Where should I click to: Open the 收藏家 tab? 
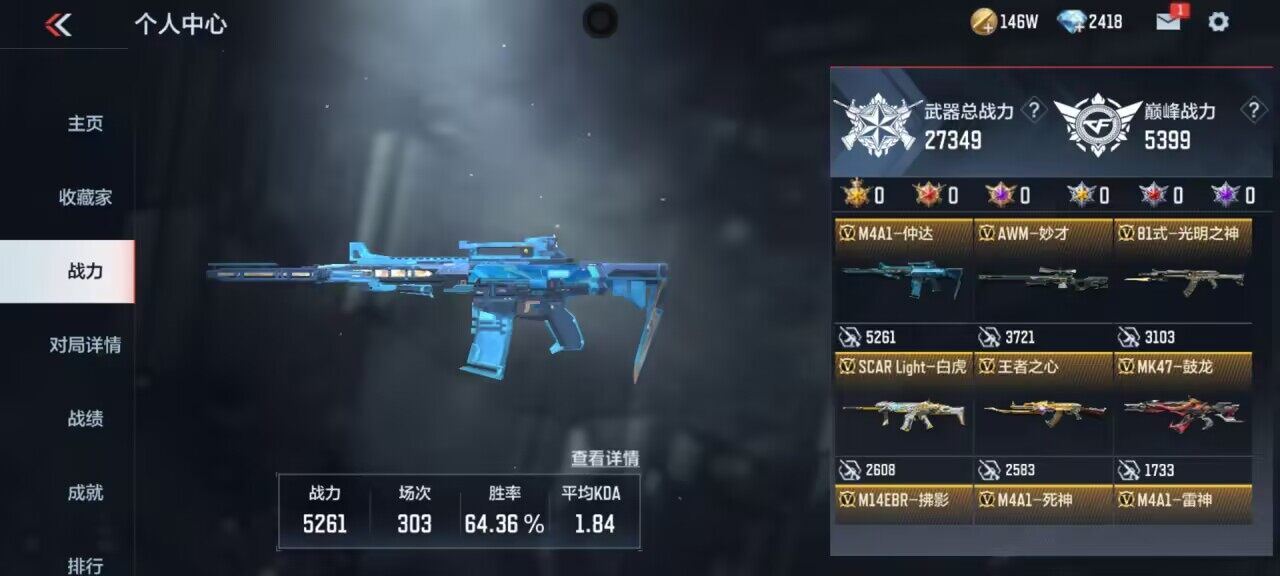85,198
